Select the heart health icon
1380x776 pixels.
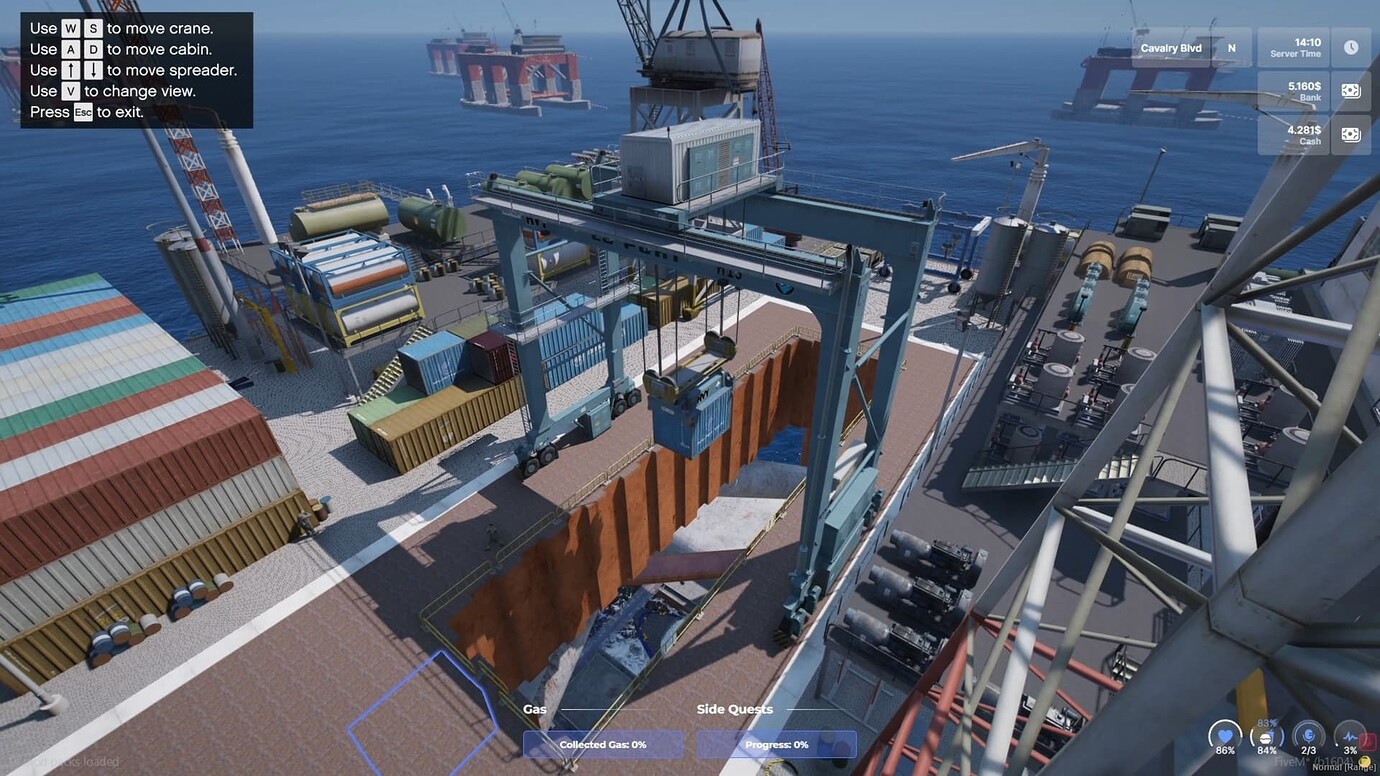click(x=1225, y=737)
